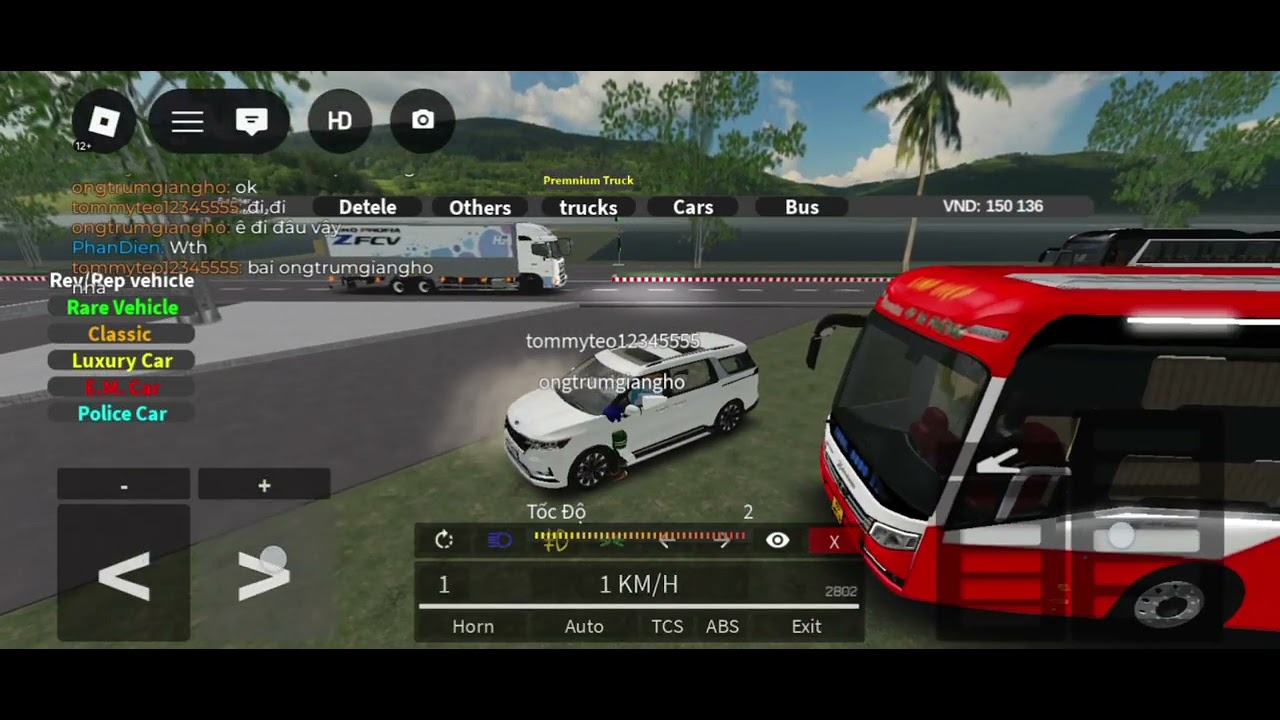
Task: Toggle the chat window with the speech-bubble icon
Action: click(251, 122)
